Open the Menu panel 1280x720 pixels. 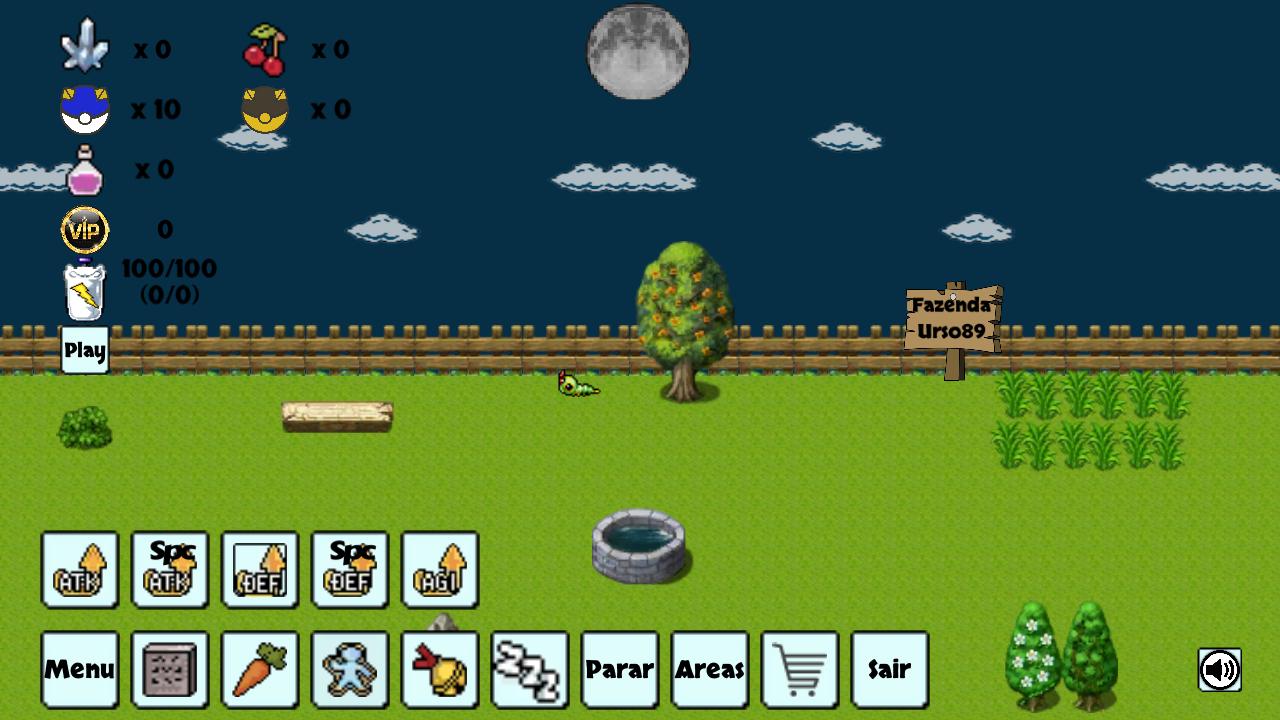80,668
